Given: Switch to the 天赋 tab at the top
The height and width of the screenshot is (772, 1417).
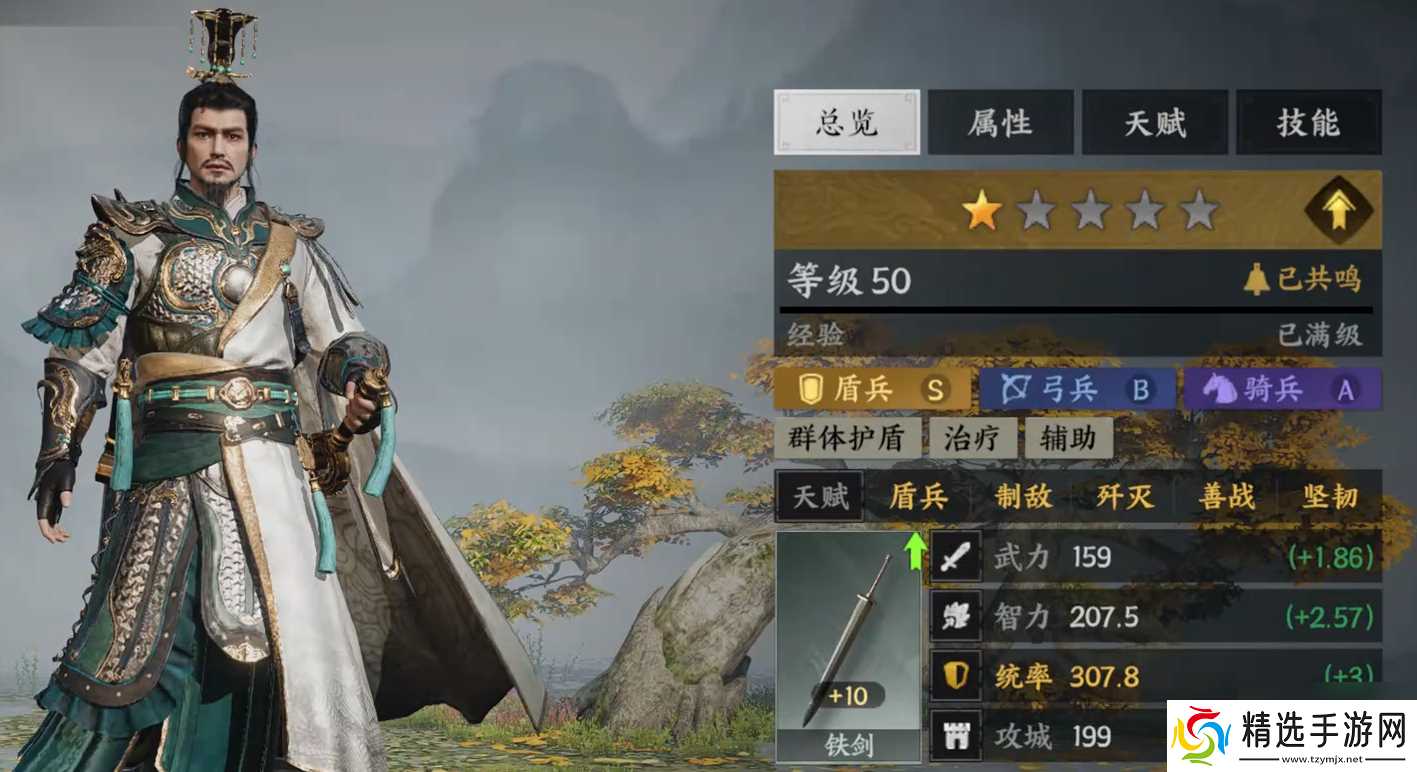Looking at the screenshot, I should [x=1155, y=122].
